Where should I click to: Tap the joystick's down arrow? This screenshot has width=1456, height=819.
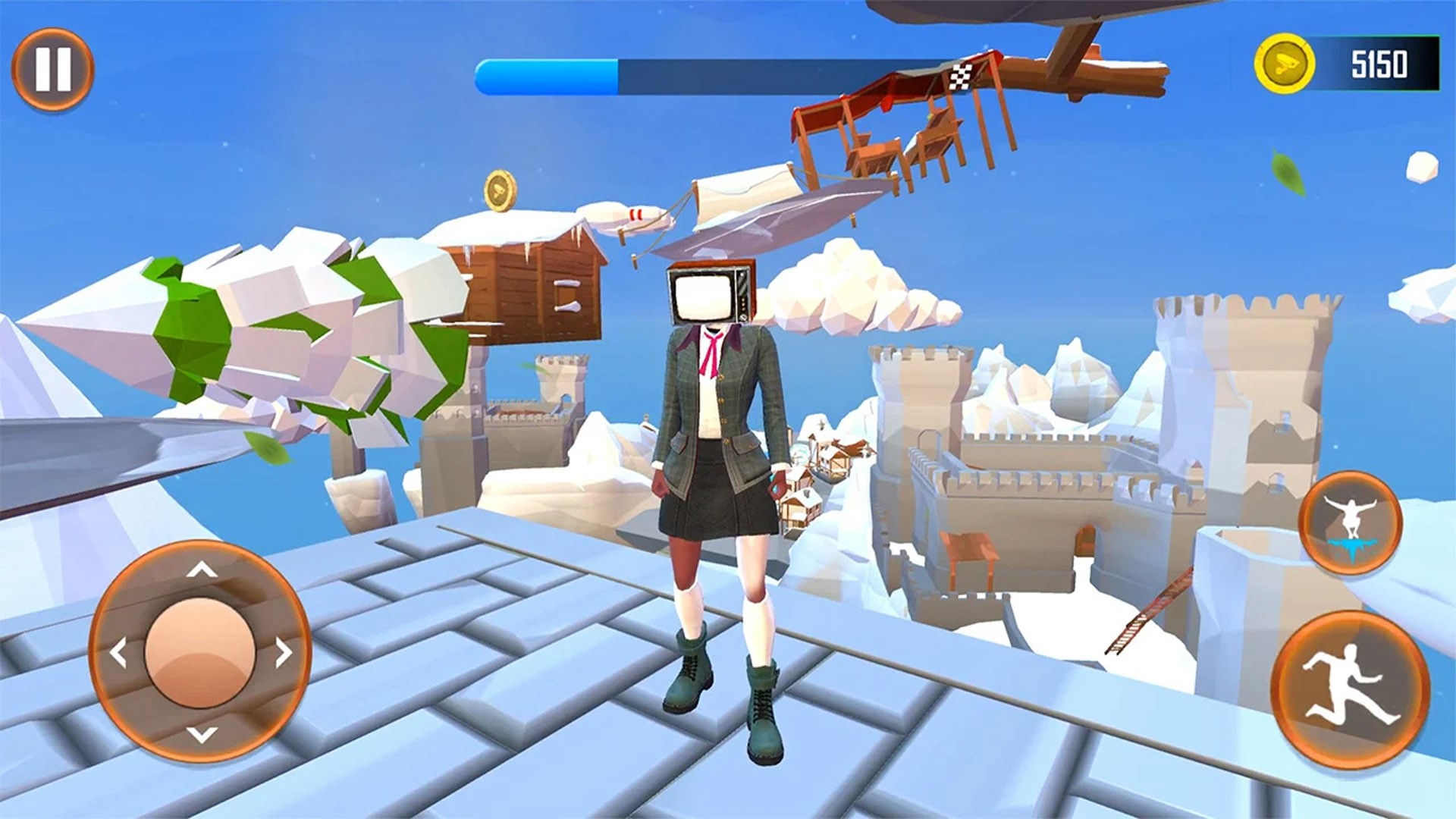[x=202, y=733]
